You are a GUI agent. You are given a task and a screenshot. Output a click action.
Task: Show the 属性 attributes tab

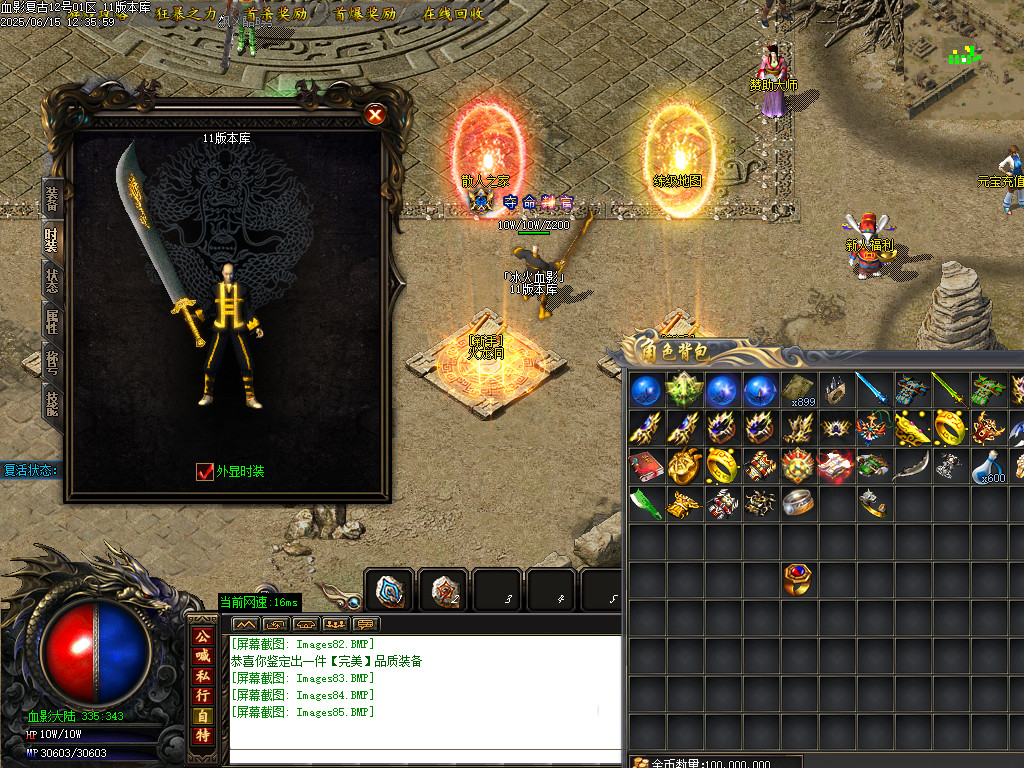point(52,320)
